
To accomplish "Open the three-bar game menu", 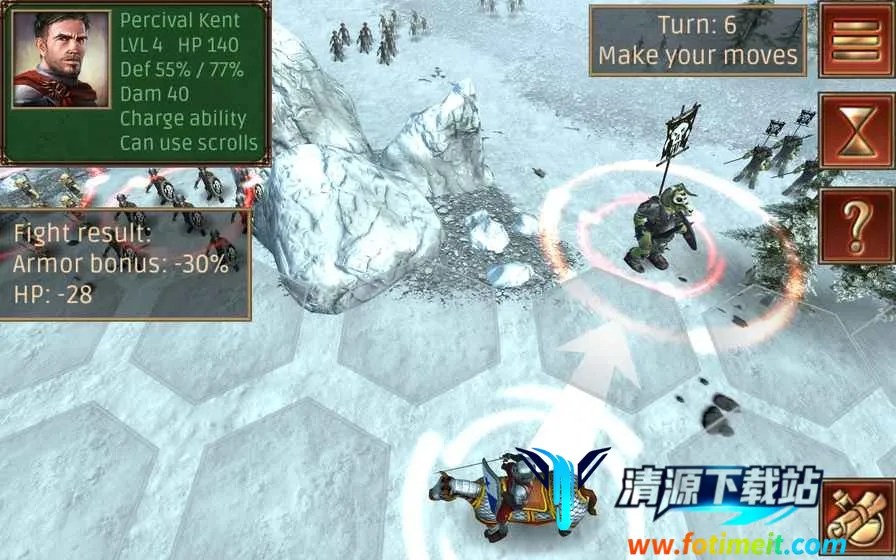I will click(857, 40).
